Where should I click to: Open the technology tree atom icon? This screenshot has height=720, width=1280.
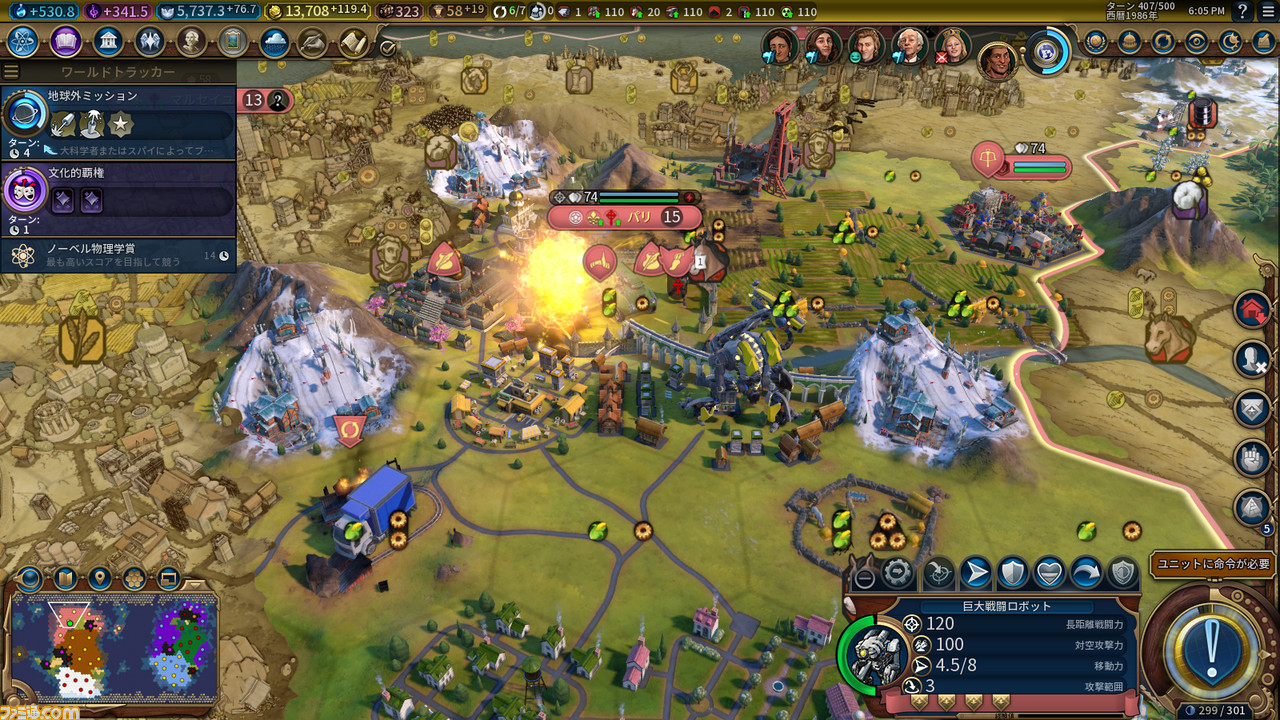pos(22,42)
